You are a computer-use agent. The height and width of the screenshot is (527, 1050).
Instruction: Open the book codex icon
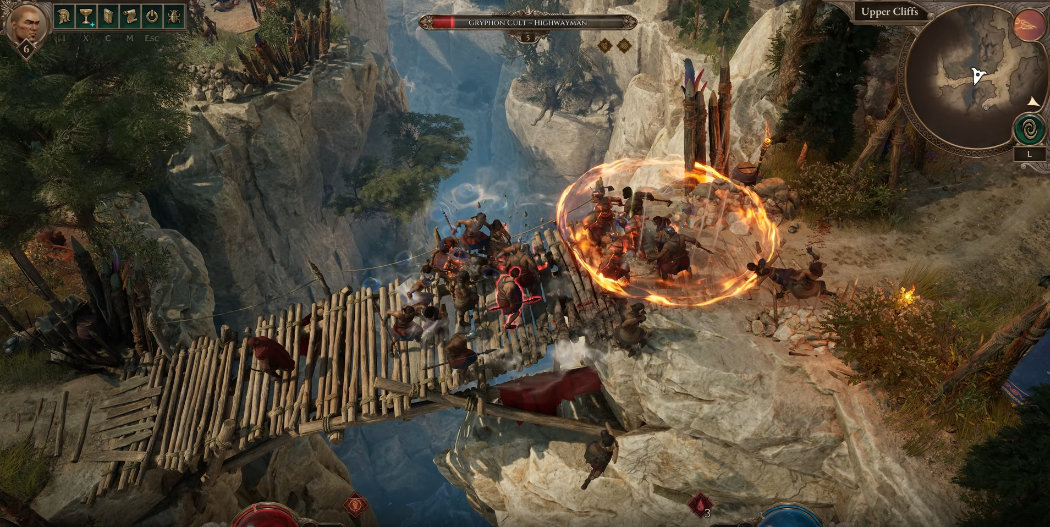click(107, 16)
